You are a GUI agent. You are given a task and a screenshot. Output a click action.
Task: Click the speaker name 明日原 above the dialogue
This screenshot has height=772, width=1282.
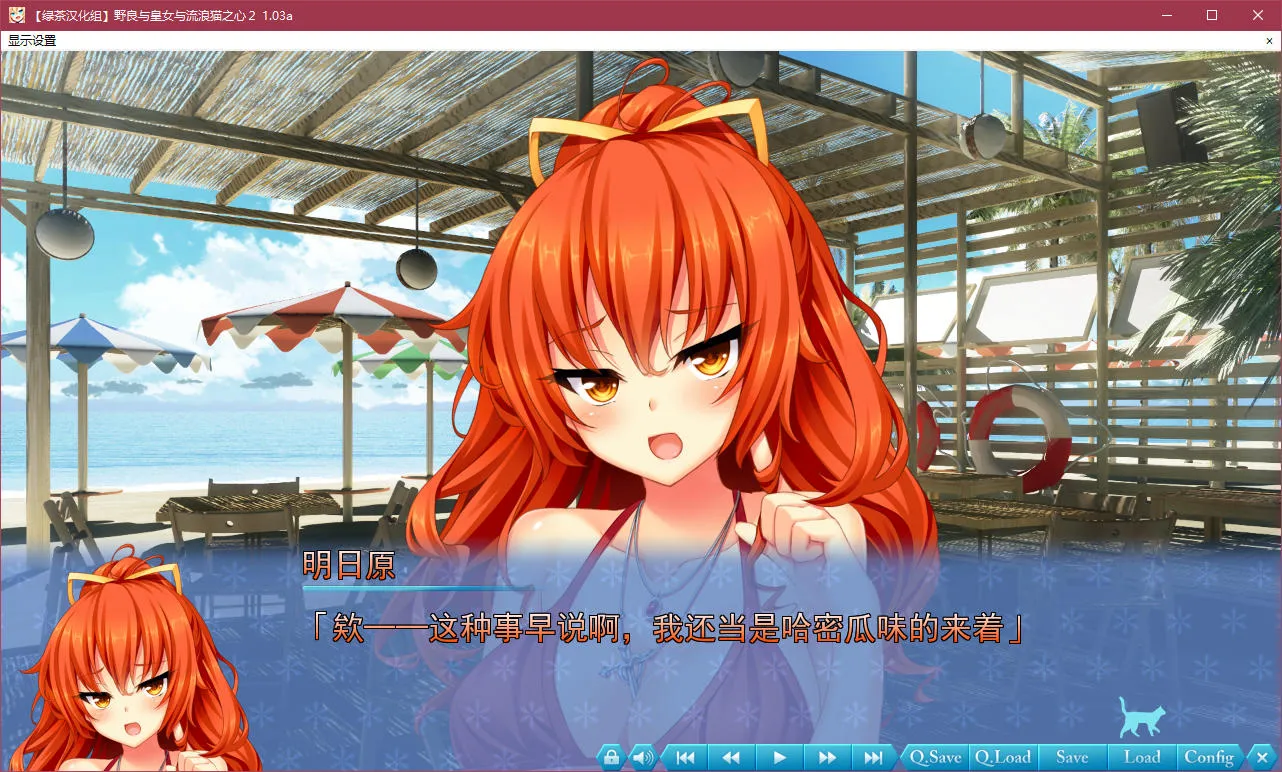pos(348,567)
